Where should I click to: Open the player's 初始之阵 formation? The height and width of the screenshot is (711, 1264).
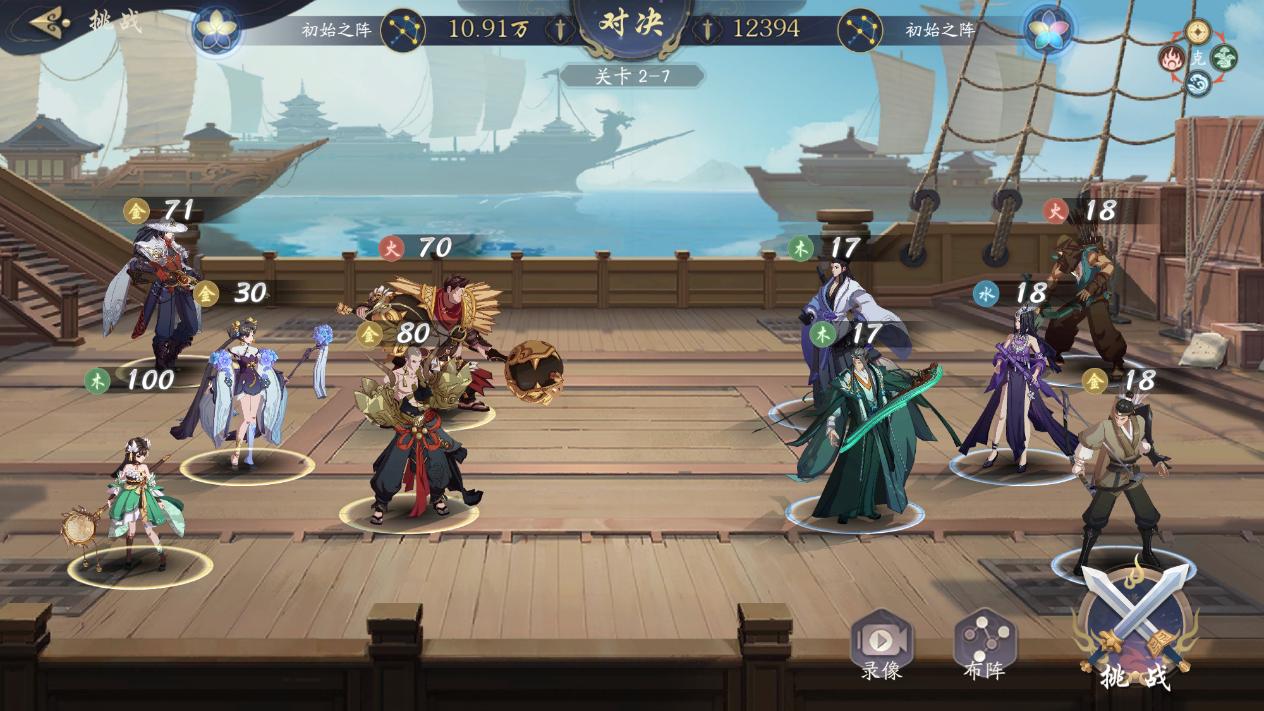(336, 29)
